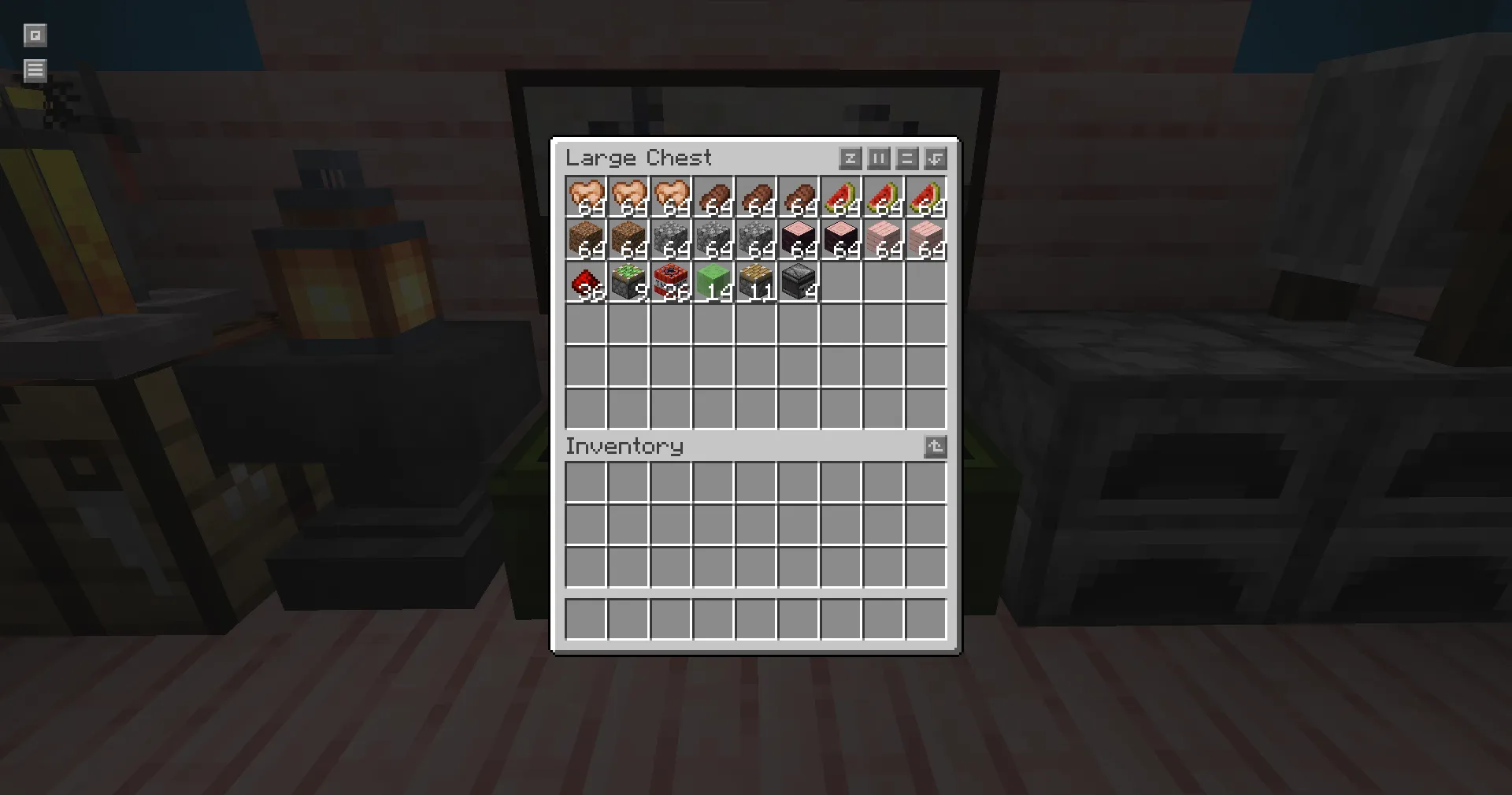The image size is (1512, 795).
Task: Select a stack of raw porkchops
Action: tap(587, 197)
